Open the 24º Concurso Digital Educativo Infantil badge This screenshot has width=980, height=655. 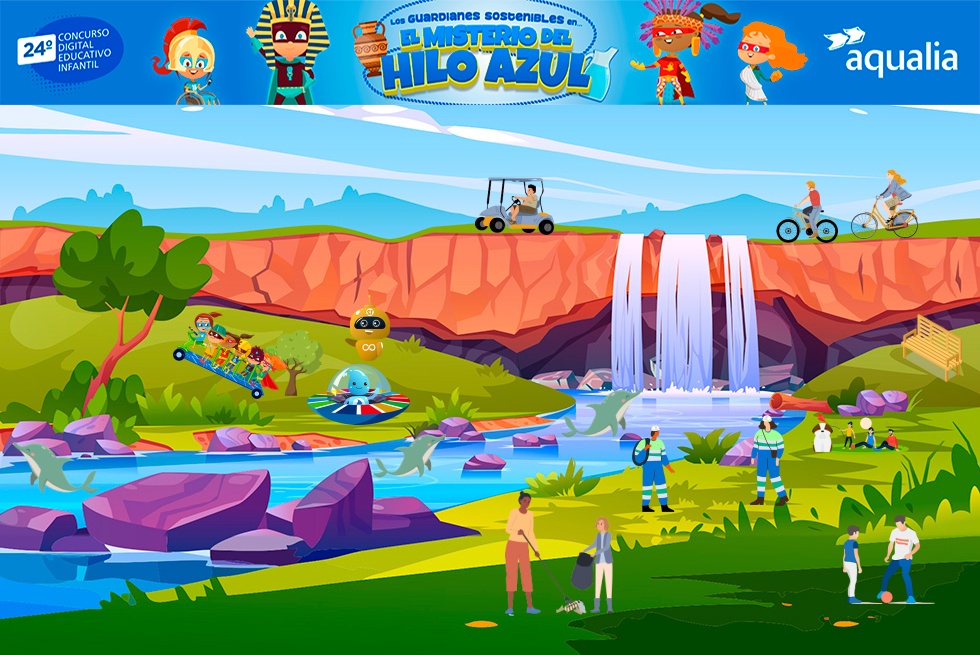click(70, 50)
